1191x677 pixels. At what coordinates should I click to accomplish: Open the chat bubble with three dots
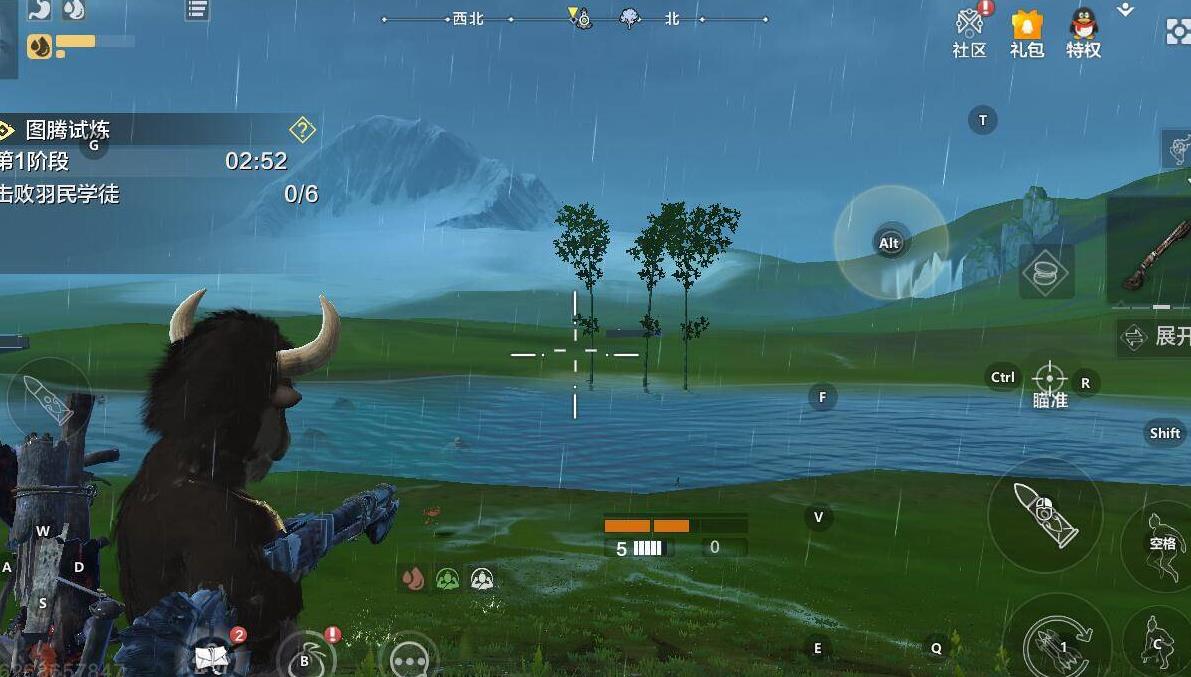point(409,659)
